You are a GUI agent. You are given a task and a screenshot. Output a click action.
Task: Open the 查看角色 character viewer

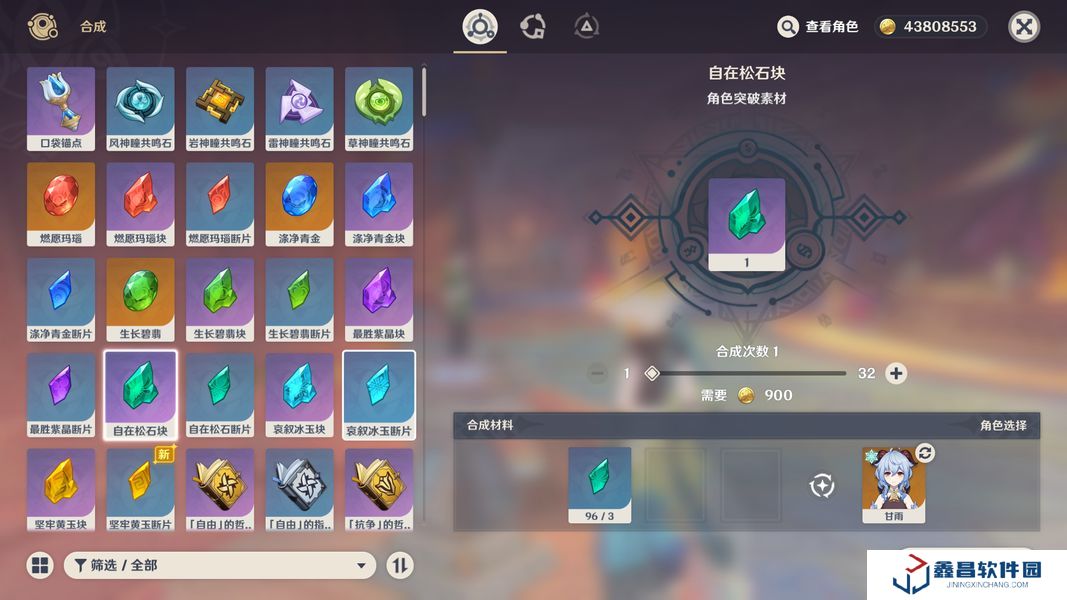[818, 27]
